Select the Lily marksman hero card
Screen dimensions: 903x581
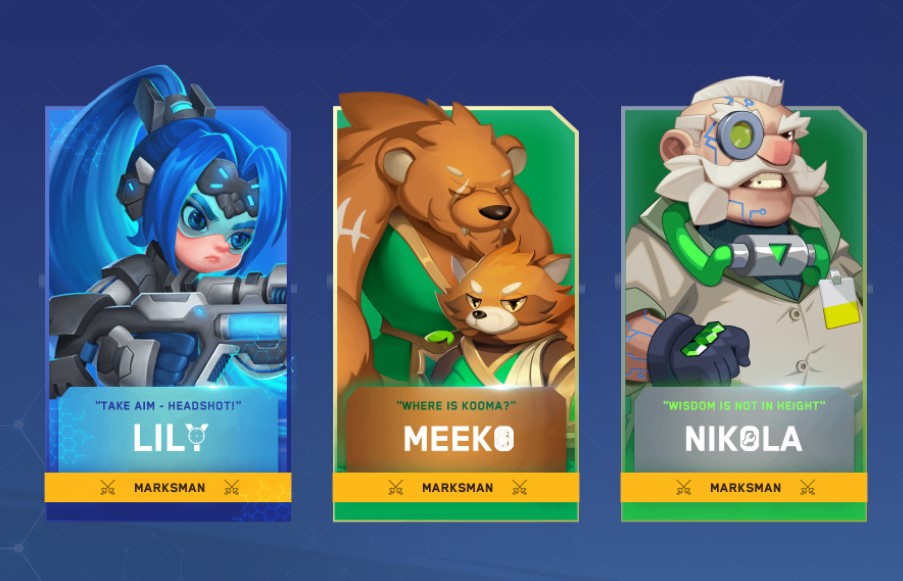point(168,310)
